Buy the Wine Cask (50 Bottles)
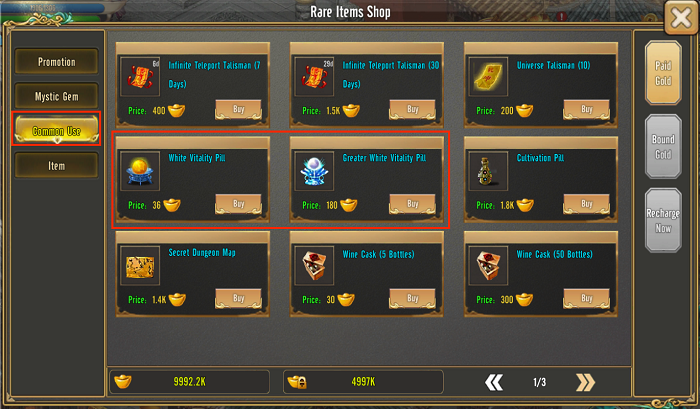 coord(586,298)
